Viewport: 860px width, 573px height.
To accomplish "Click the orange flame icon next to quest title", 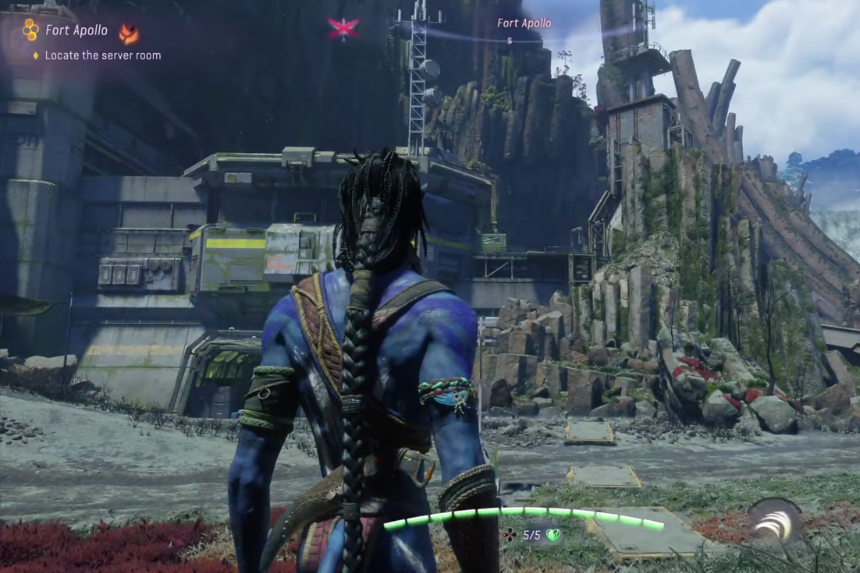I will point(128,33).
